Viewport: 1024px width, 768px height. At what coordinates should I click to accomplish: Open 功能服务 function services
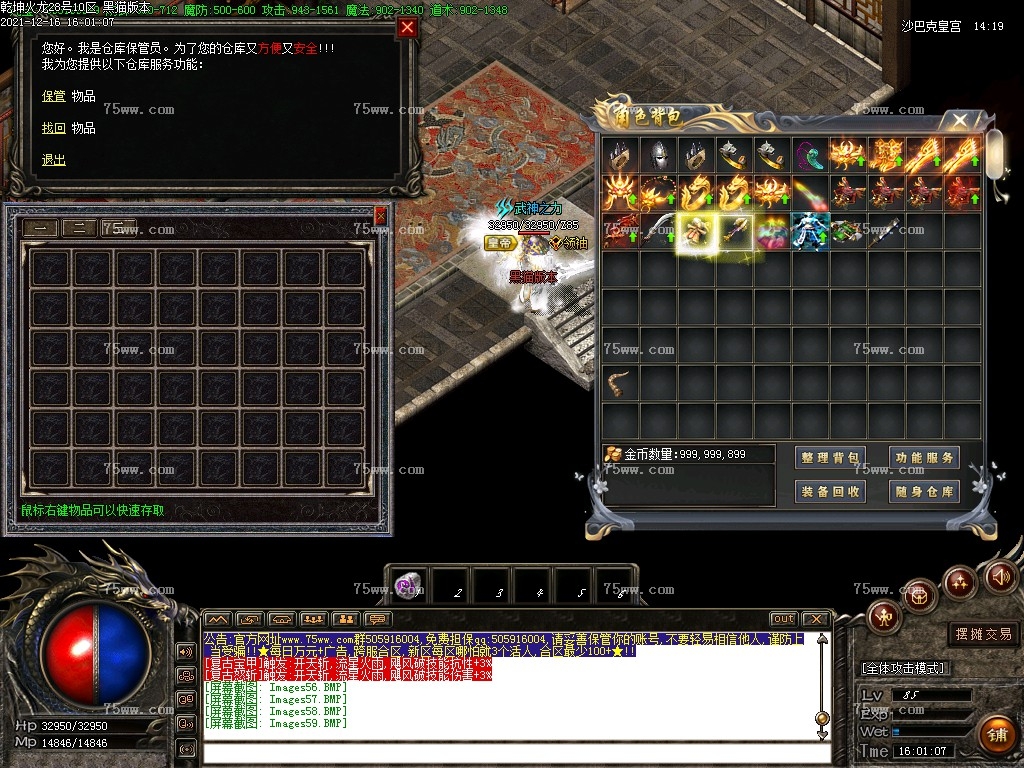point(924,458)
